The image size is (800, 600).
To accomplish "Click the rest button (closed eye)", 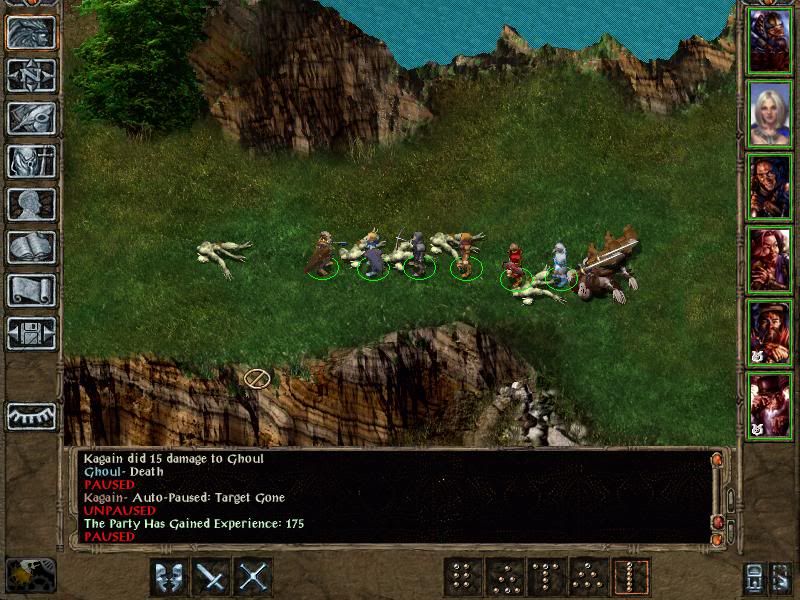I will pos(31,415).
